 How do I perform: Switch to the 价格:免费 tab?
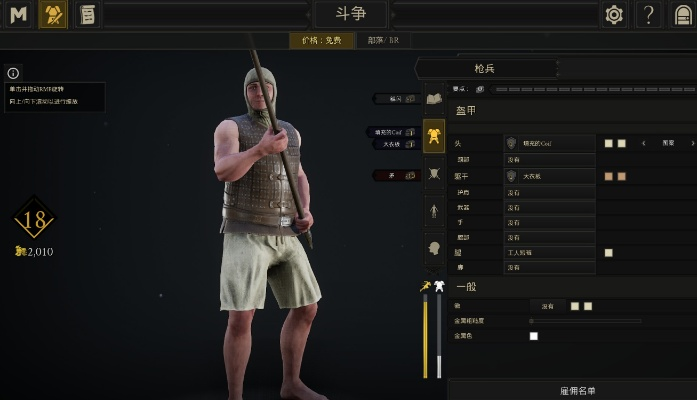click(321, 41)
